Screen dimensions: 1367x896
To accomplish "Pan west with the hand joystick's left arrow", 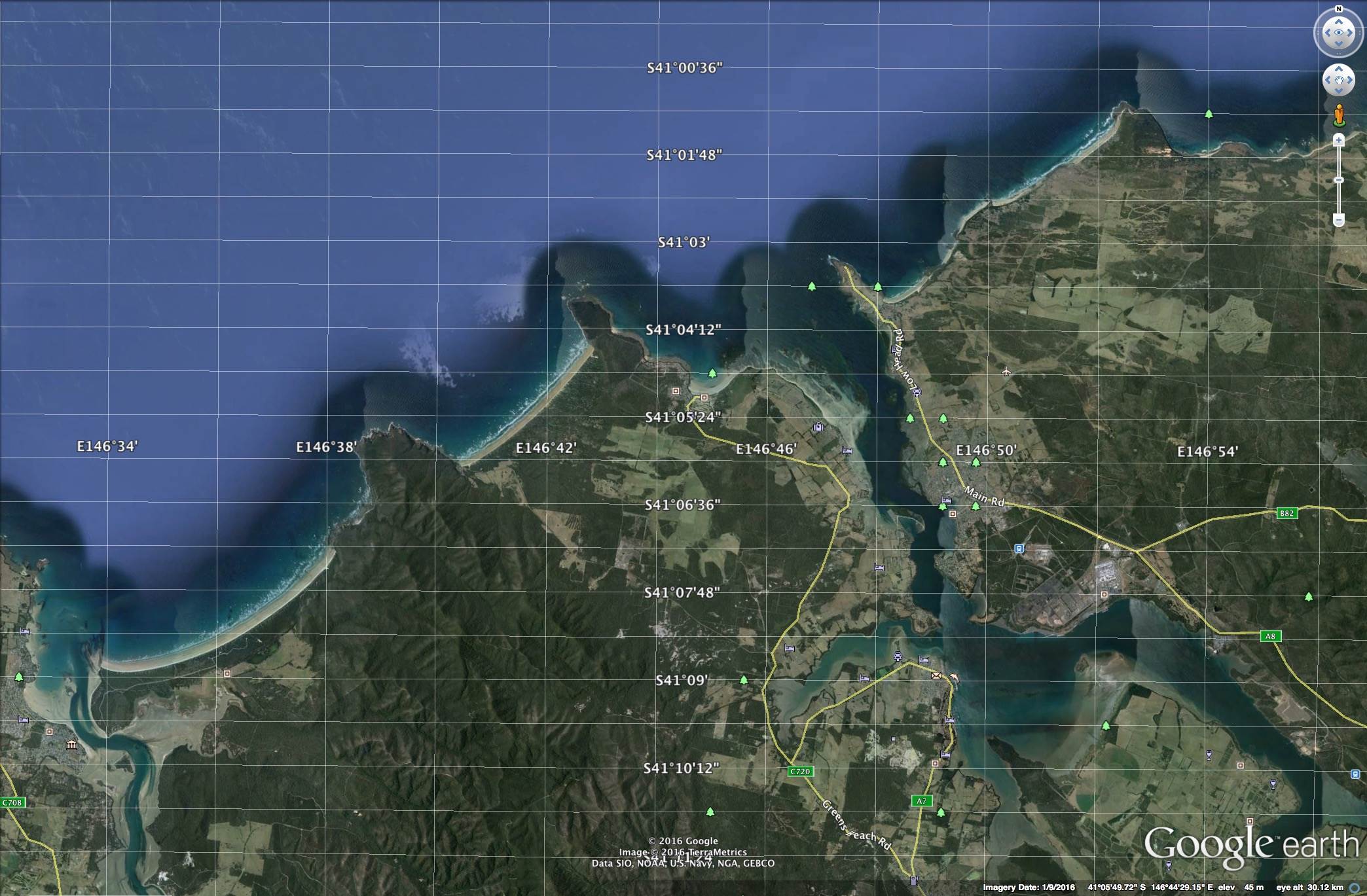I will coord(1327,81).
